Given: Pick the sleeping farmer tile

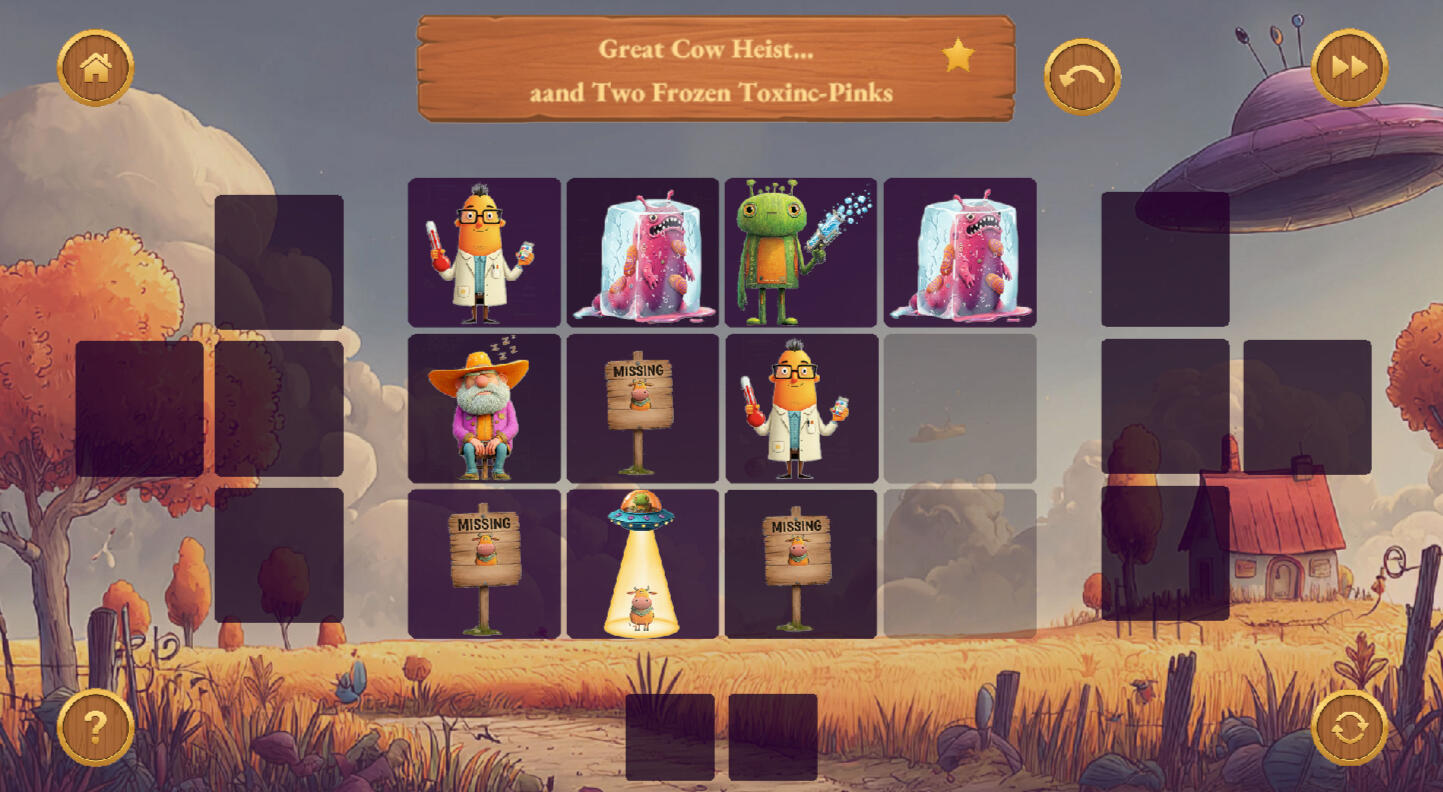Looking at the screenshot, I should 484,408.
